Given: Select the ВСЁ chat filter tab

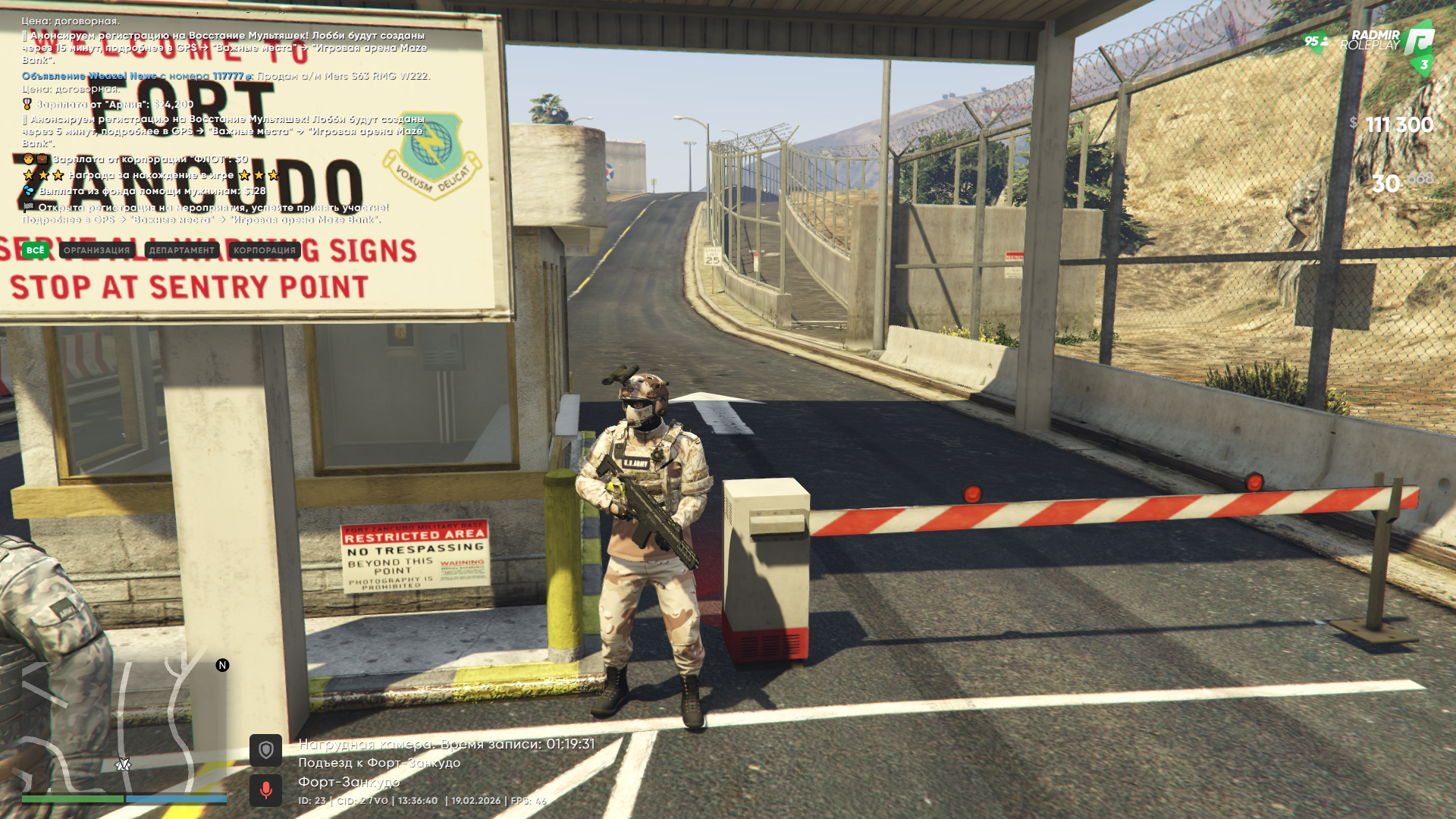Looking at the screenshot, I should [35, 250].
